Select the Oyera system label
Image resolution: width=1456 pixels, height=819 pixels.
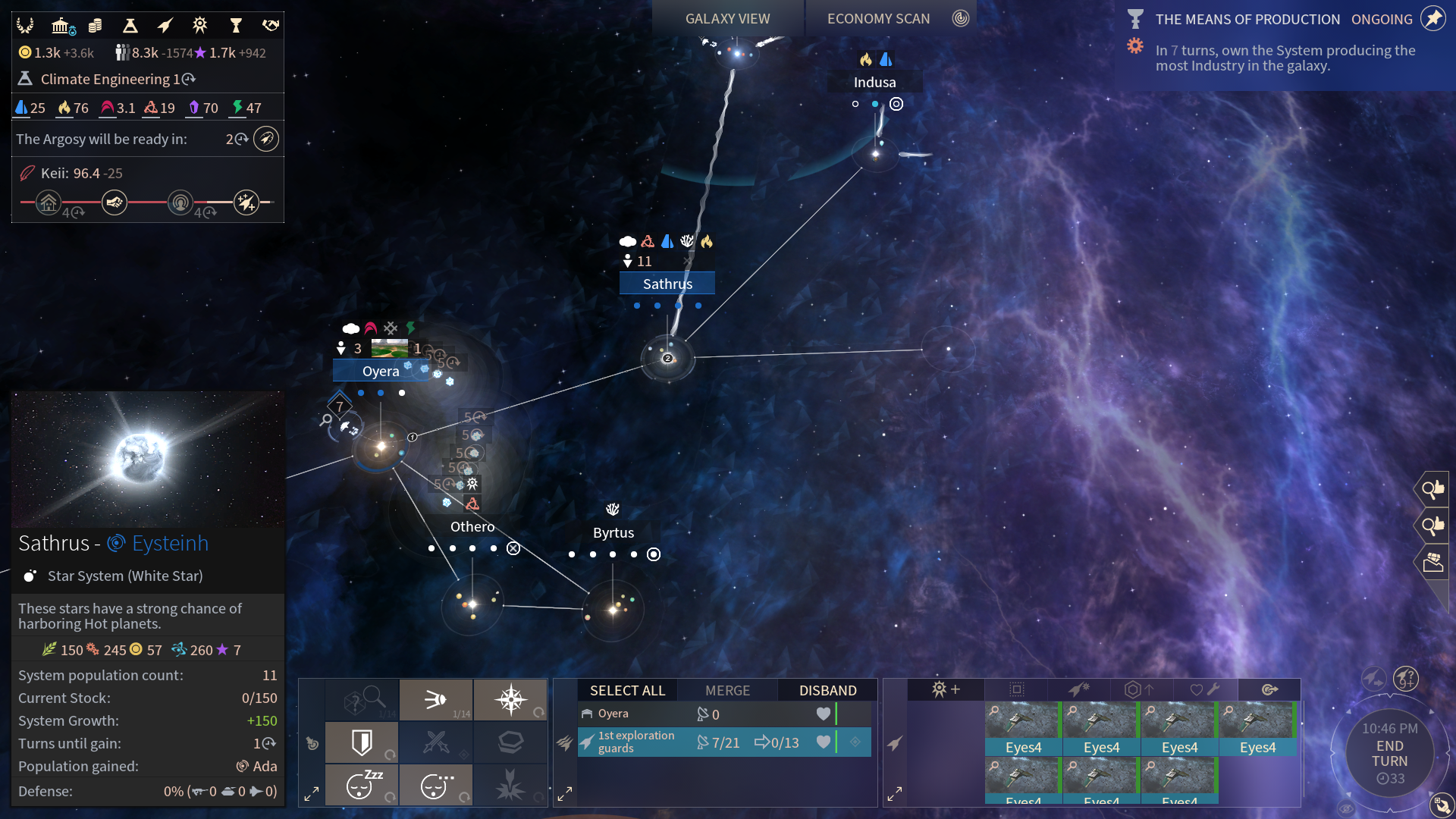pyautogui.click(x=381, y=371)
